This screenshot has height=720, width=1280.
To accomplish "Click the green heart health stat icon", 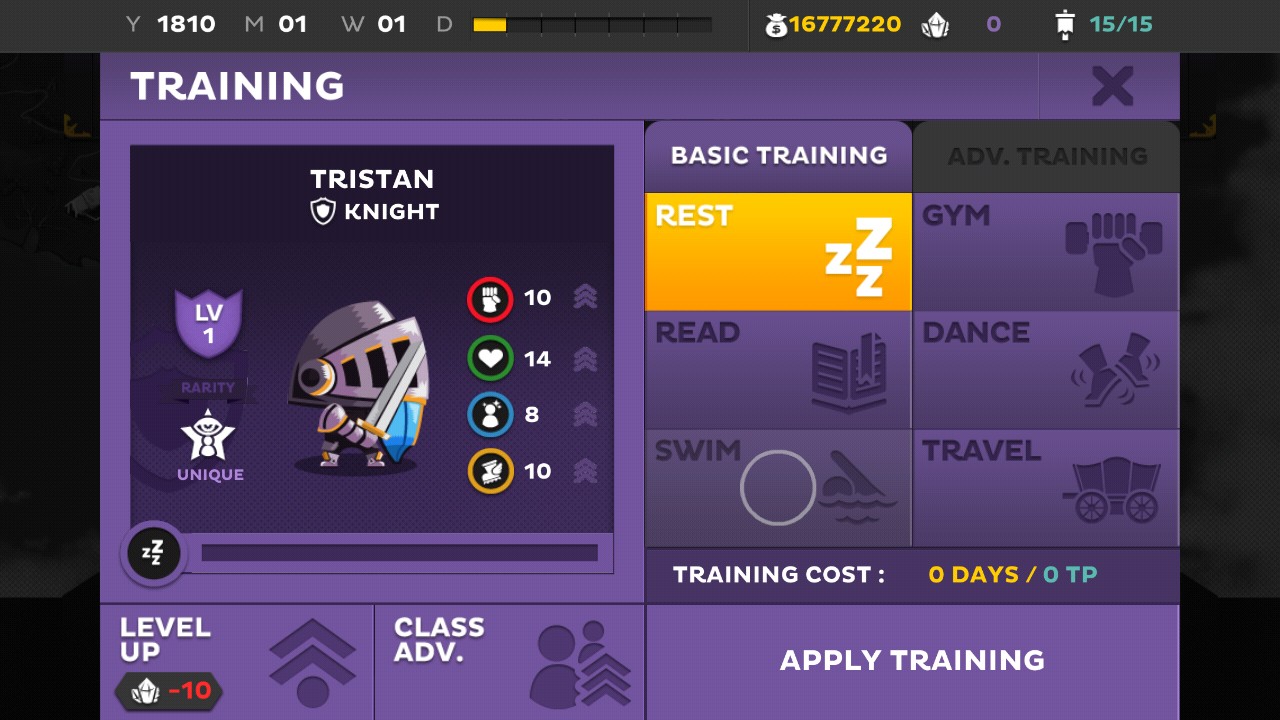I will pos(490,358).
